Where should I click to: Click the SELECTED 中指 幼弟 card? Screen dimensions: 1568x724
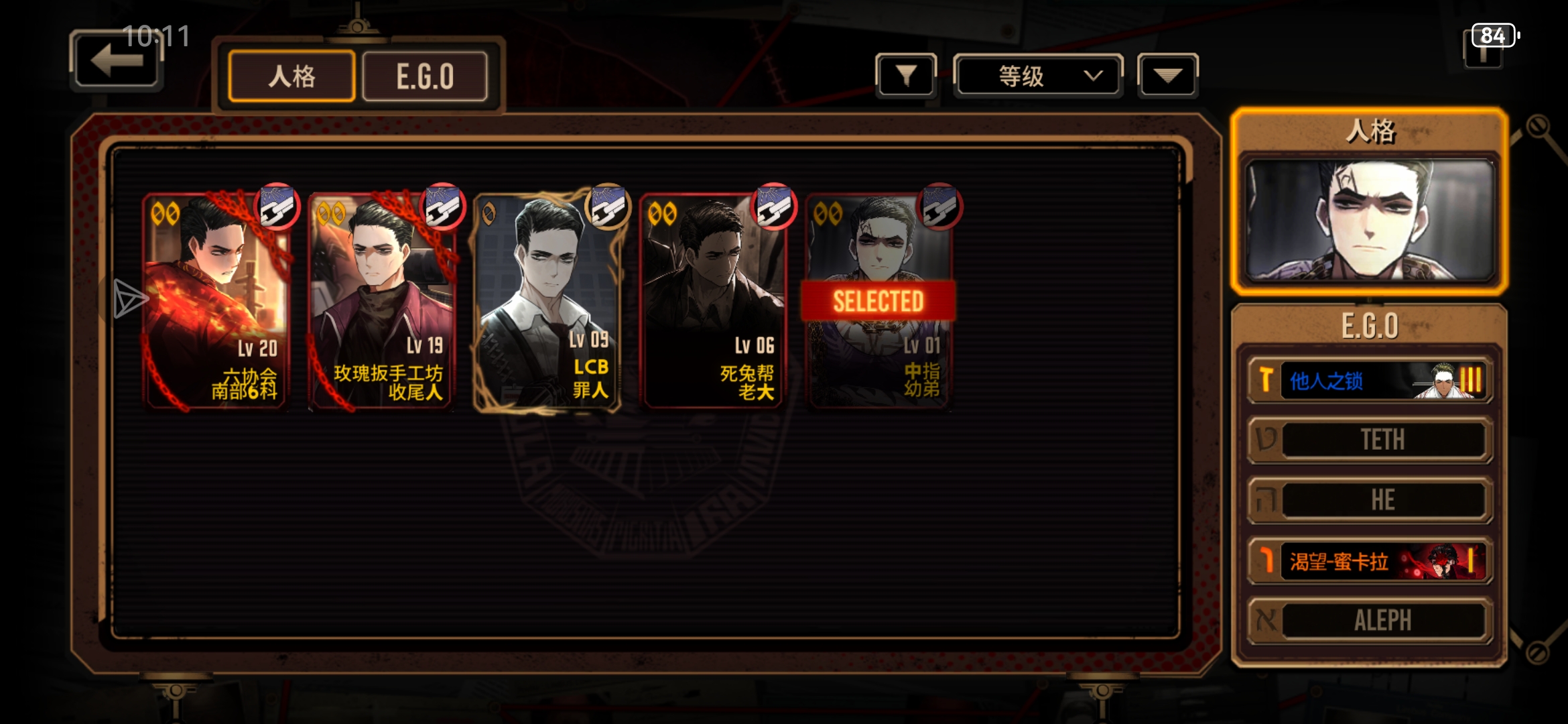pos(878,302)
